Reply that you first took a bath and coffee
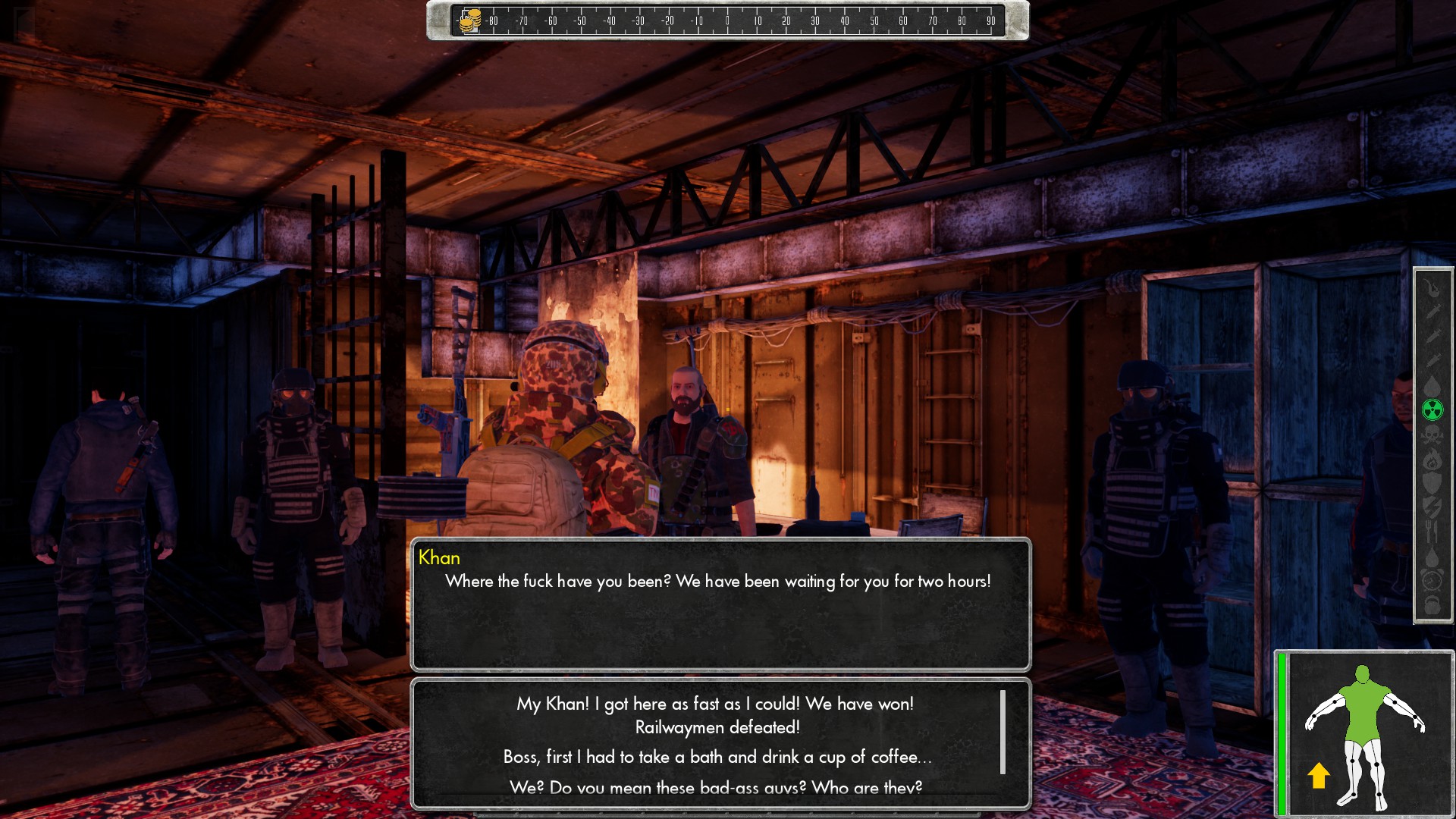1456x819 pixels. (x=716, y=757)
